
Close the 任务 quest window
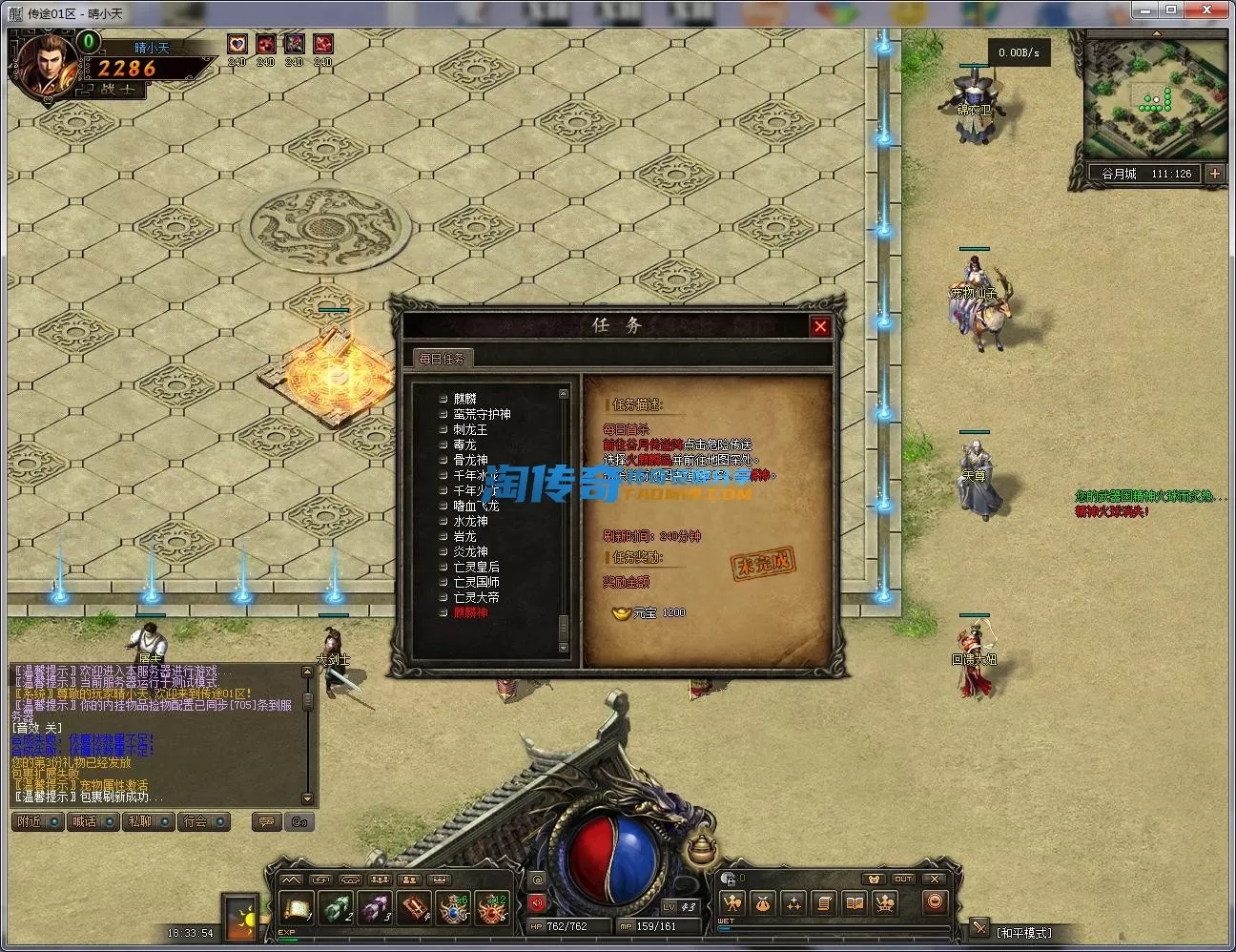pos(819,326)
